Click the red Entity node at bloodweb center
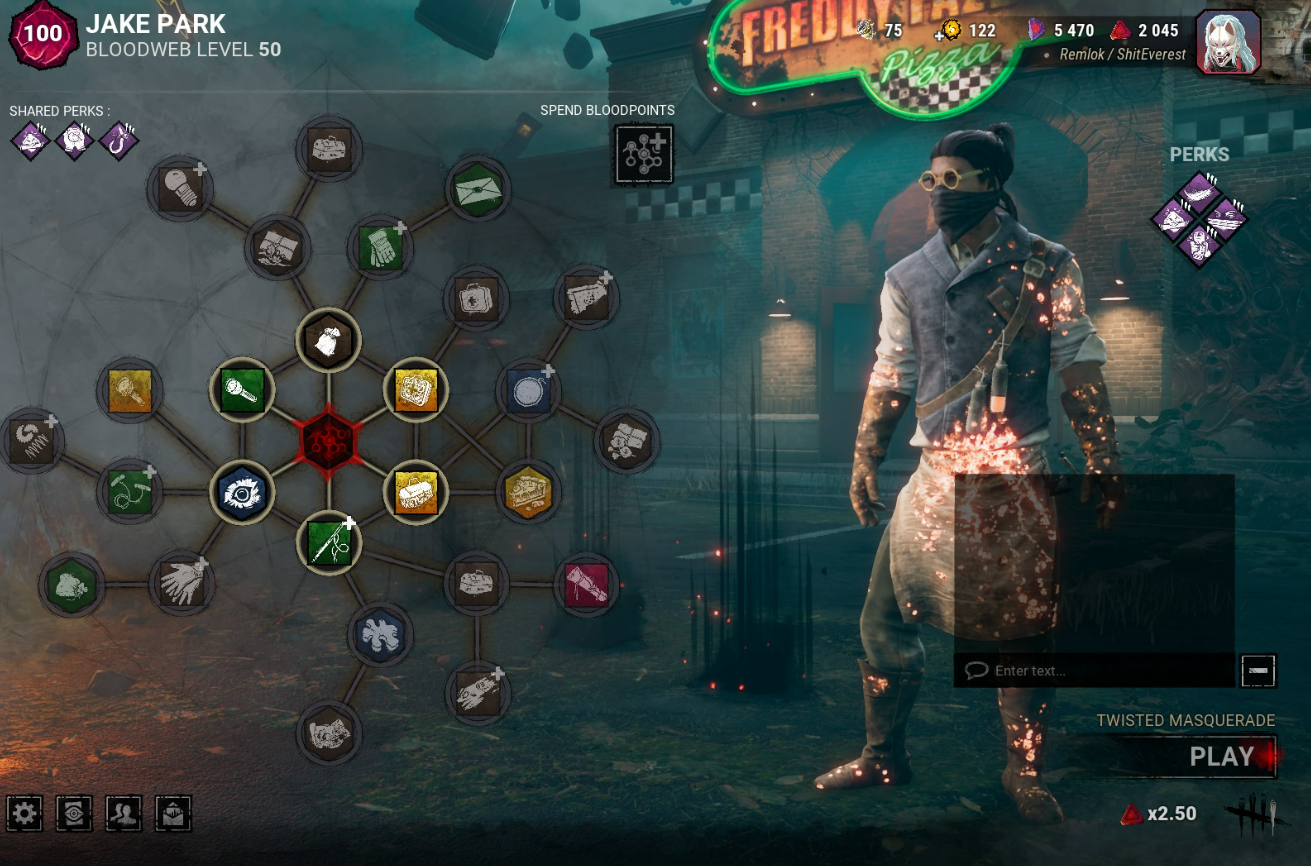Image resolution: width=1311 pixels, height=866 pixels. [328, 439]
